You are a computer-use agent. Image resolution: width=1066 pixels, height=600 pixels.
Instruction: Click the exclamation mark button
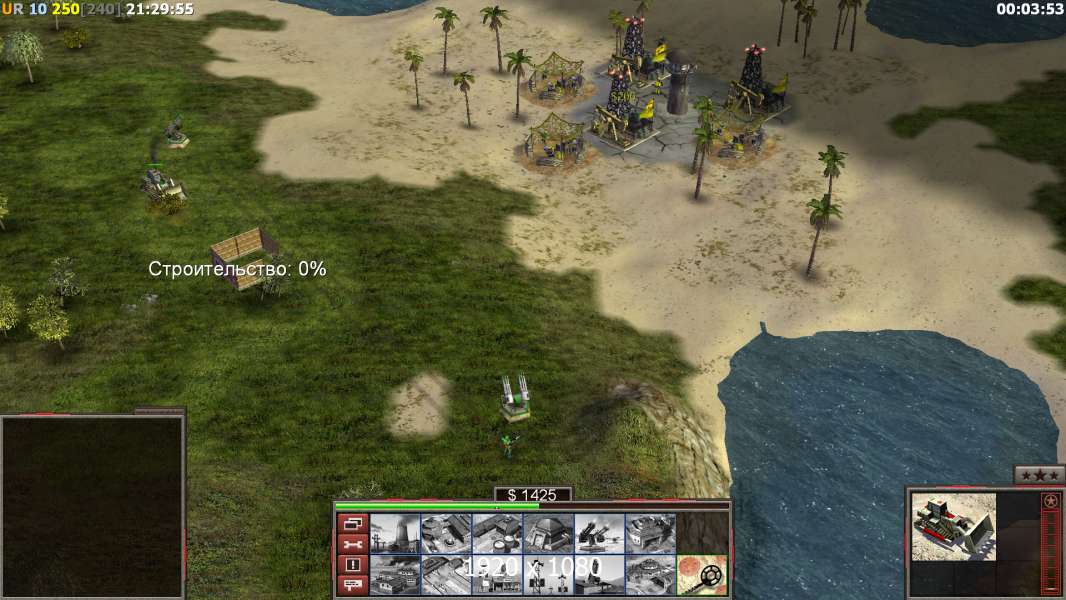[352, 564]
